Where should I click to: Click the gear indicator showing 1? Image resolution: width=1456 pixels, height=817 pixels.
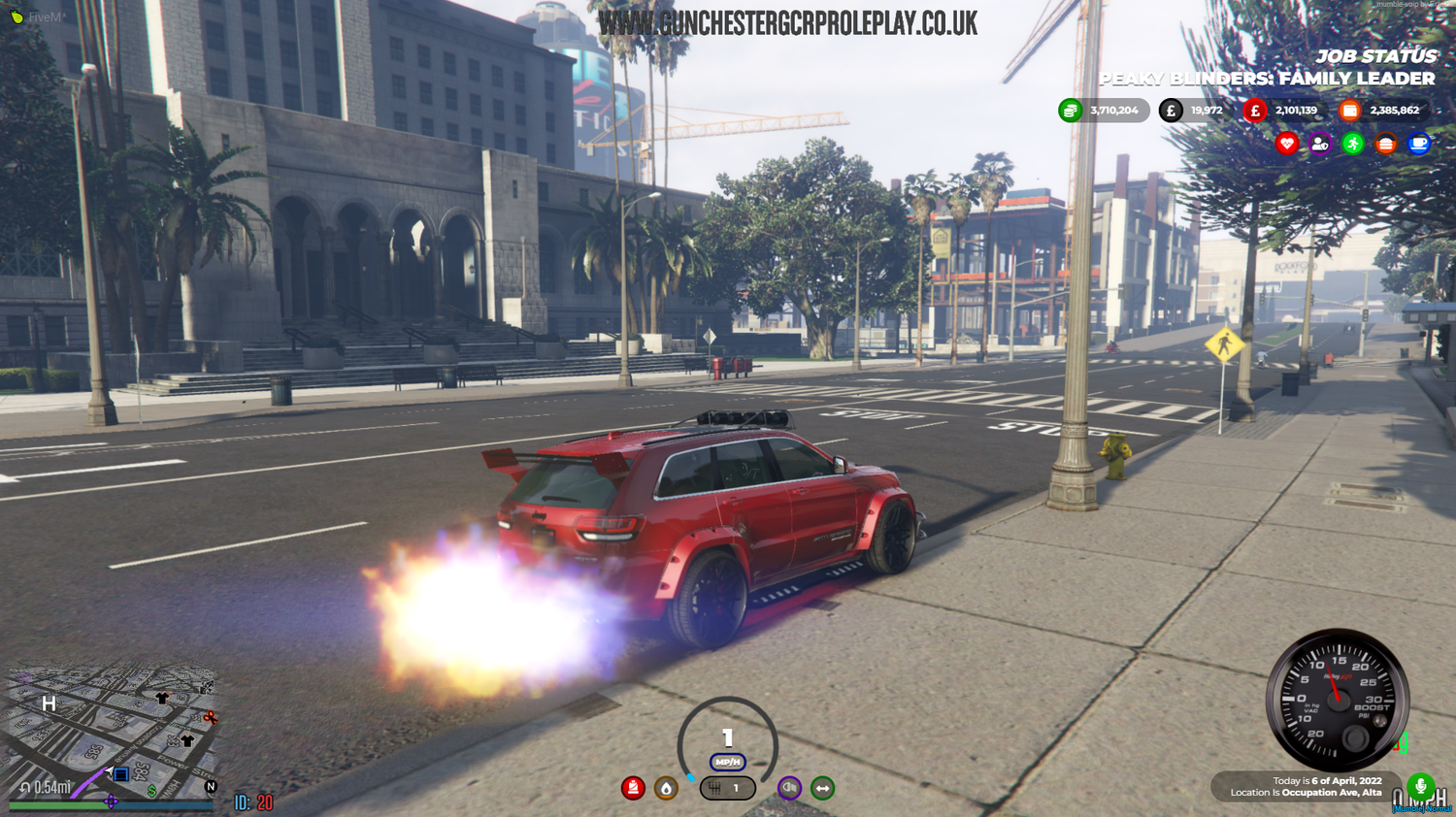click(x=728, y=788)
